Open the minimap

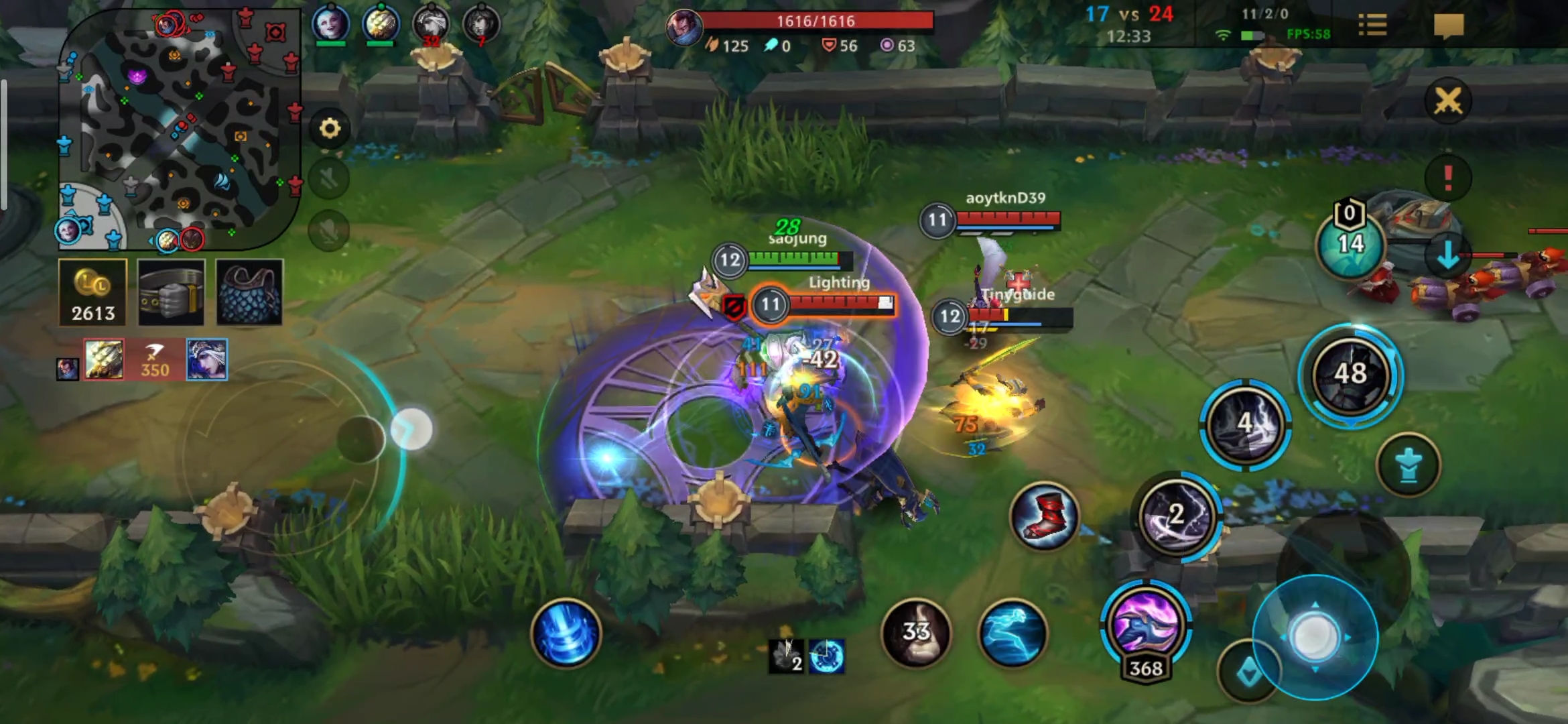point(178,127)
